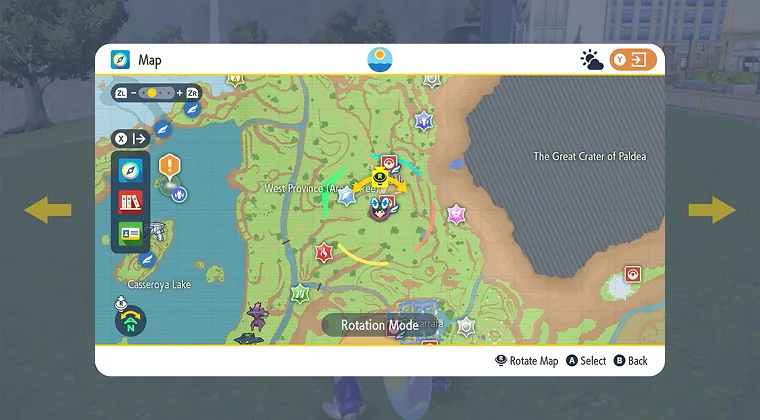
Task: Go to the previous screen with left arrow
Action: click(x=48, y=209)
